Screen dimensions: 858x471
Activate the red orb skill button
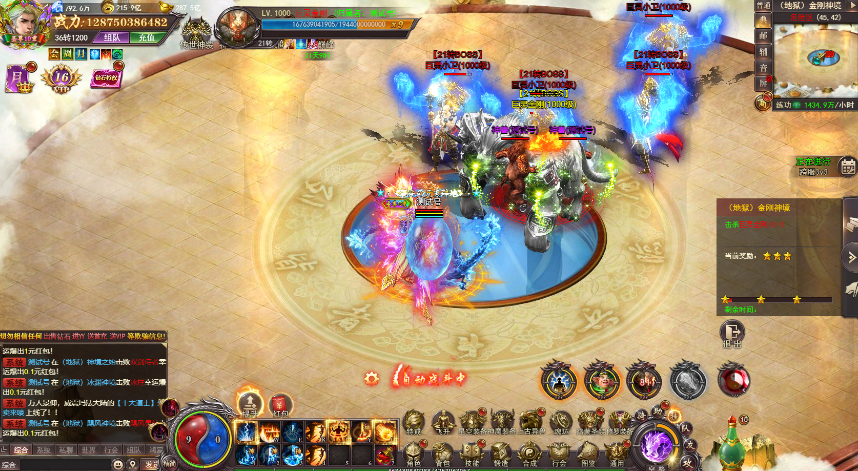click(x=735, y=380)
